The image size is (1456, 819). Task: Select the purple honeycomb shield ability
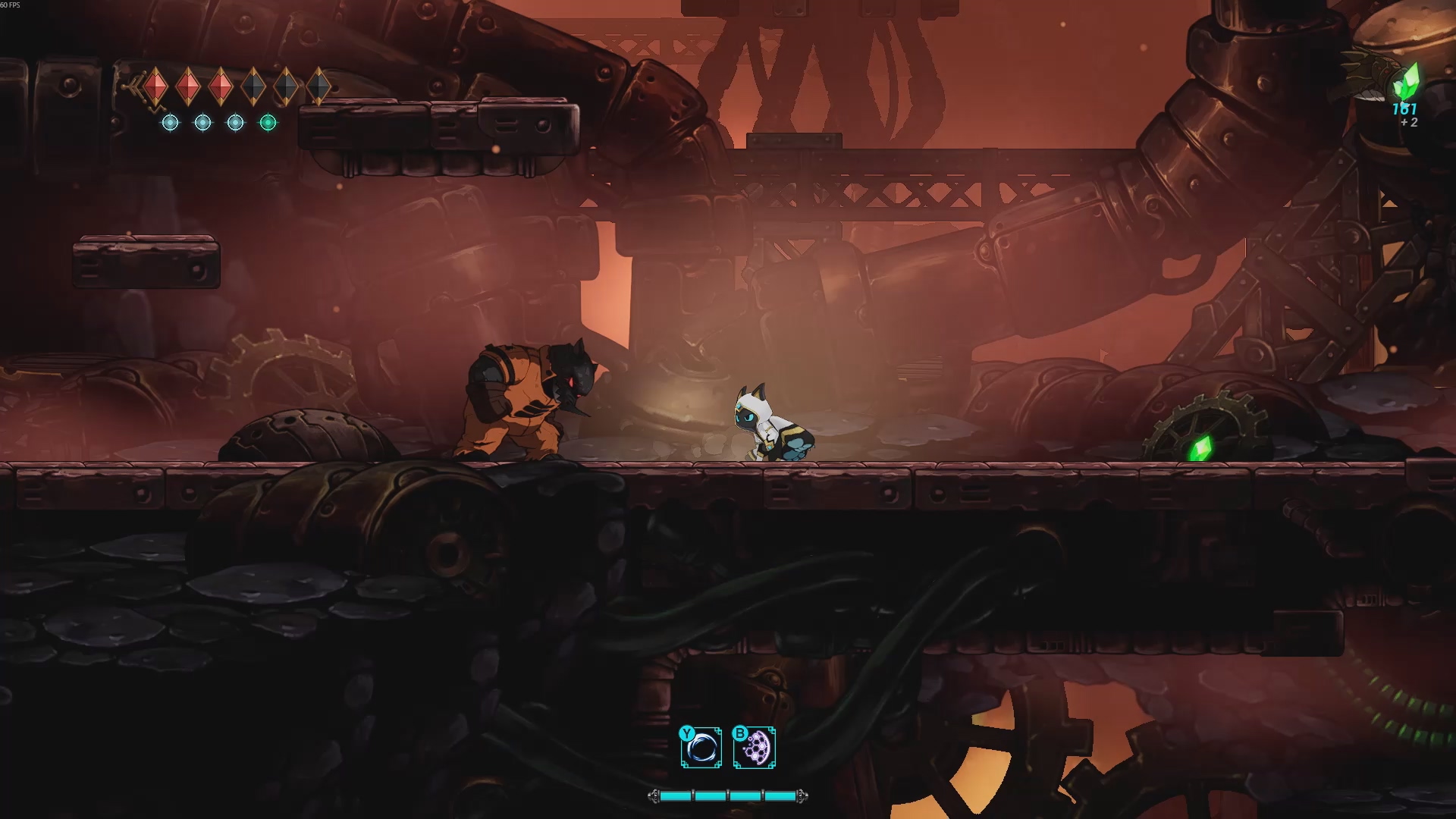coord(755,748)
